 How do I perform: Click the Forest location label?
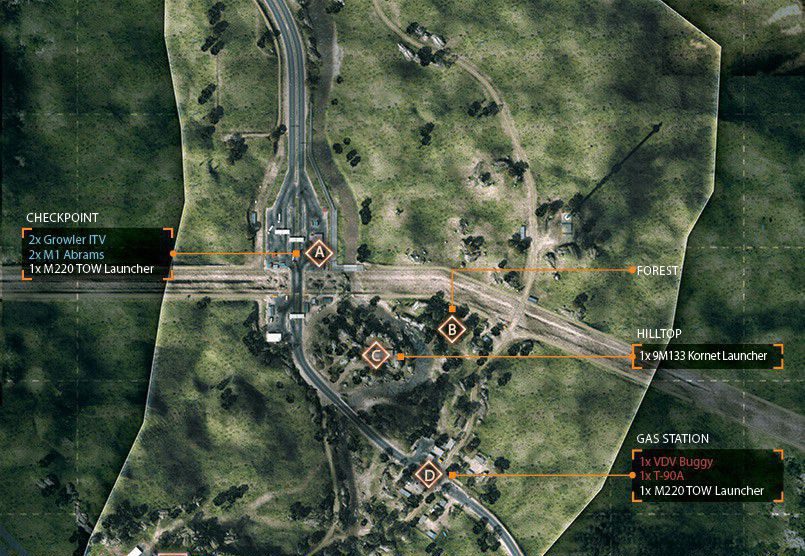pos(657,270)
